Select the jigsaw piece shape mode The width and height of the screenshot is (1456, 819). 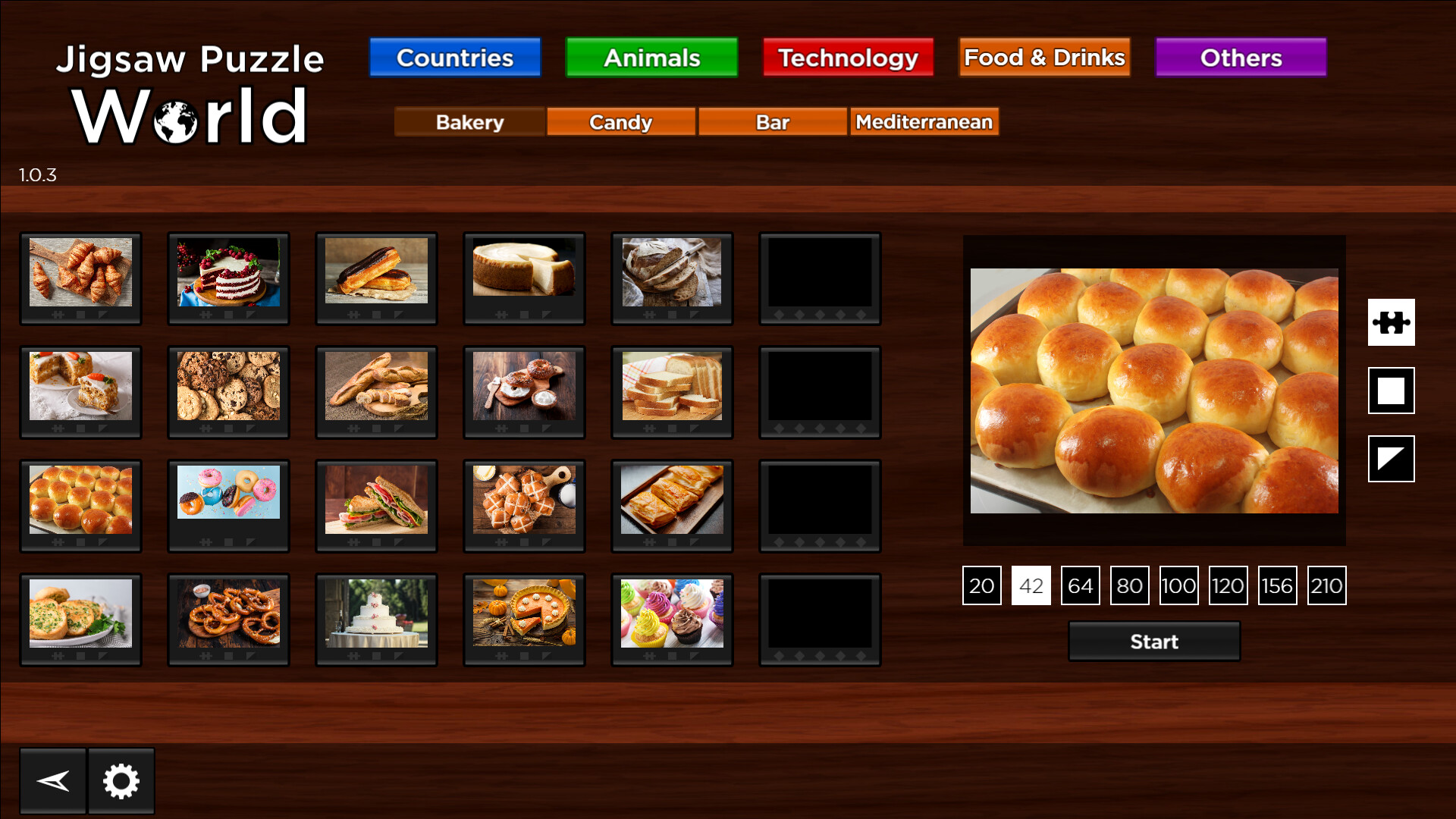tap(1392, 322)
